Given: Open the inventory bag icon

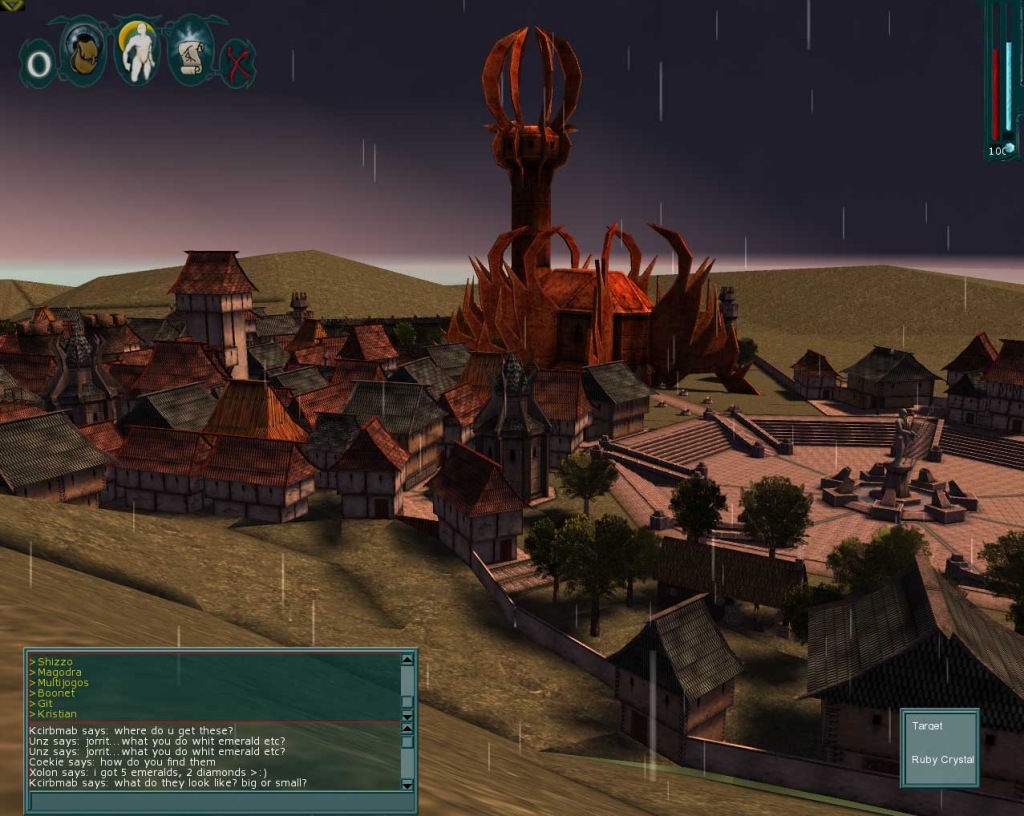Looking at the screenshot, I should 84,51.
